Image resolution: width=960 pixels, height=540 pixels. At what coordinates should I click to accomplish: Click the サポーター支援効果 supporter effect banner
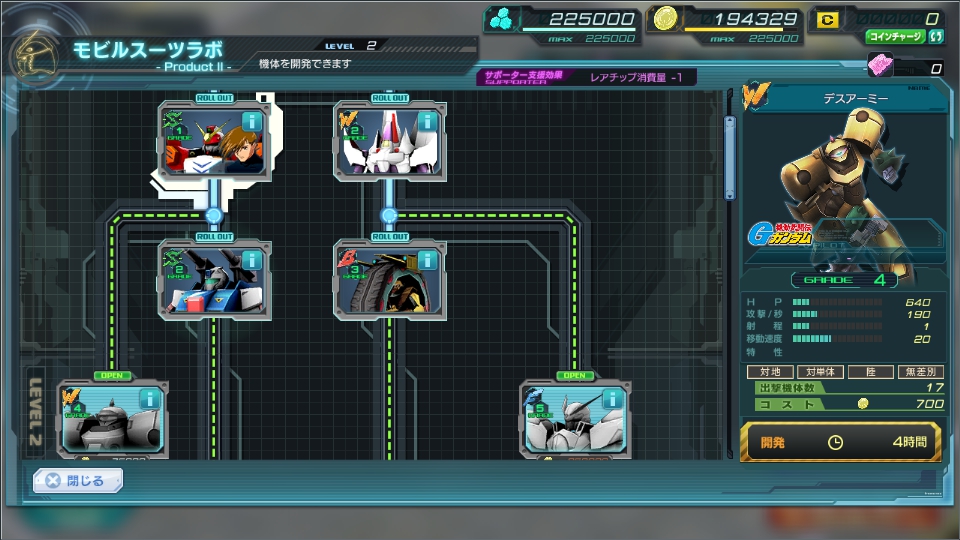(x=585, y=77)
